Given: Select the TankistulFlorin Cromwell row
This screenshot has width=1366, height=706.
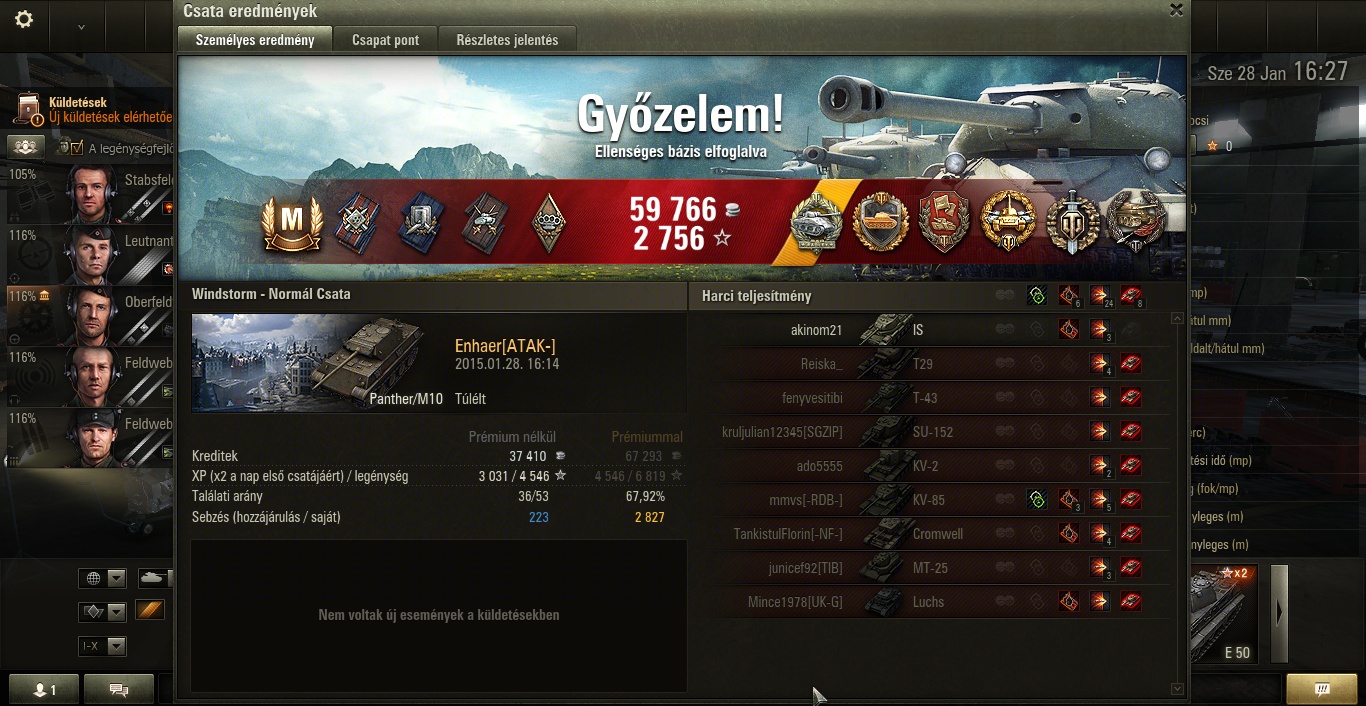Looking at the screenshot, I should 930,534.
